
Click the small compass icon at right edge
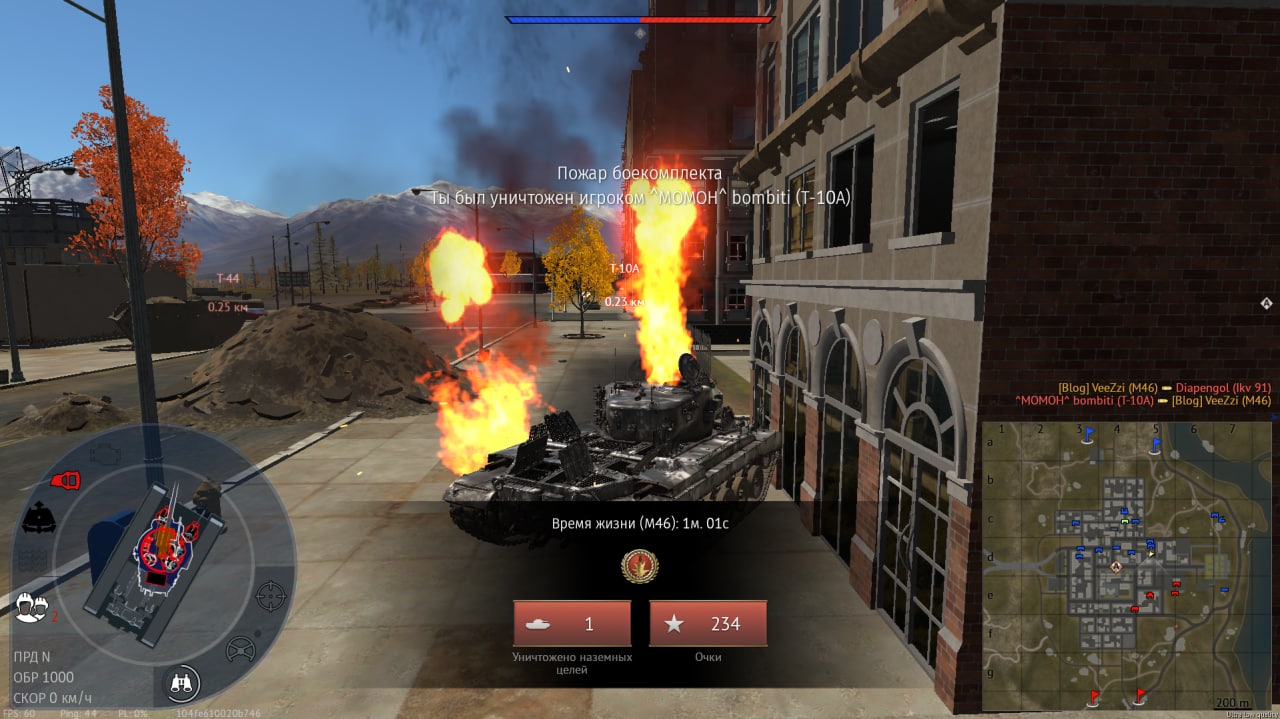point(1266,303)
